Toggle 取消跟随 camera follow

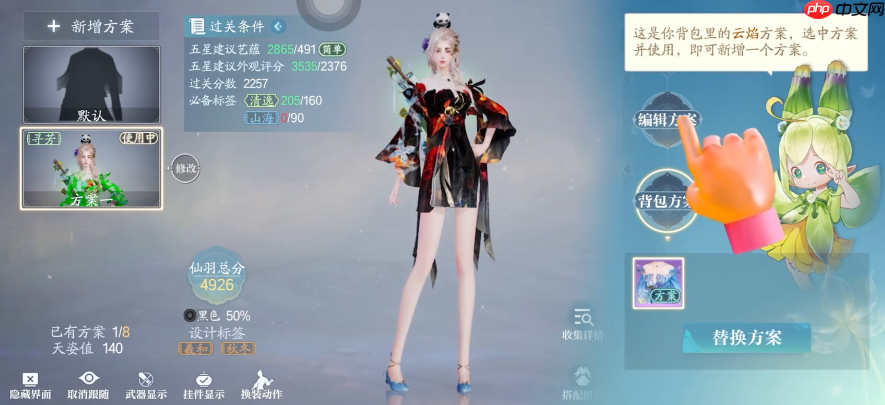click(x=88, y=385)
